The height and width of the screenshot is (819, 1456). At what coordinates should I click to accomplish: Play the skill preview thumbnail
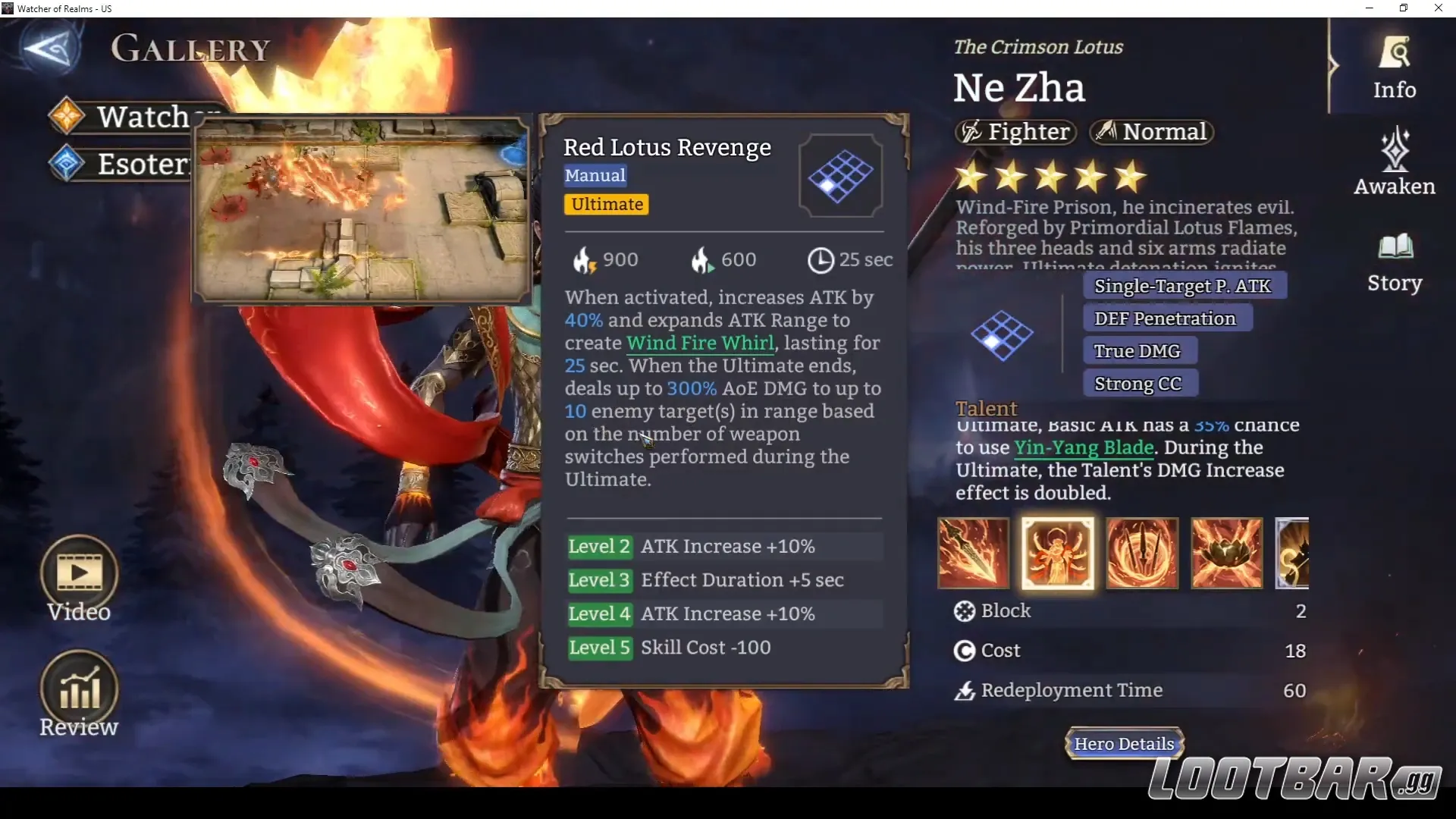362,210
